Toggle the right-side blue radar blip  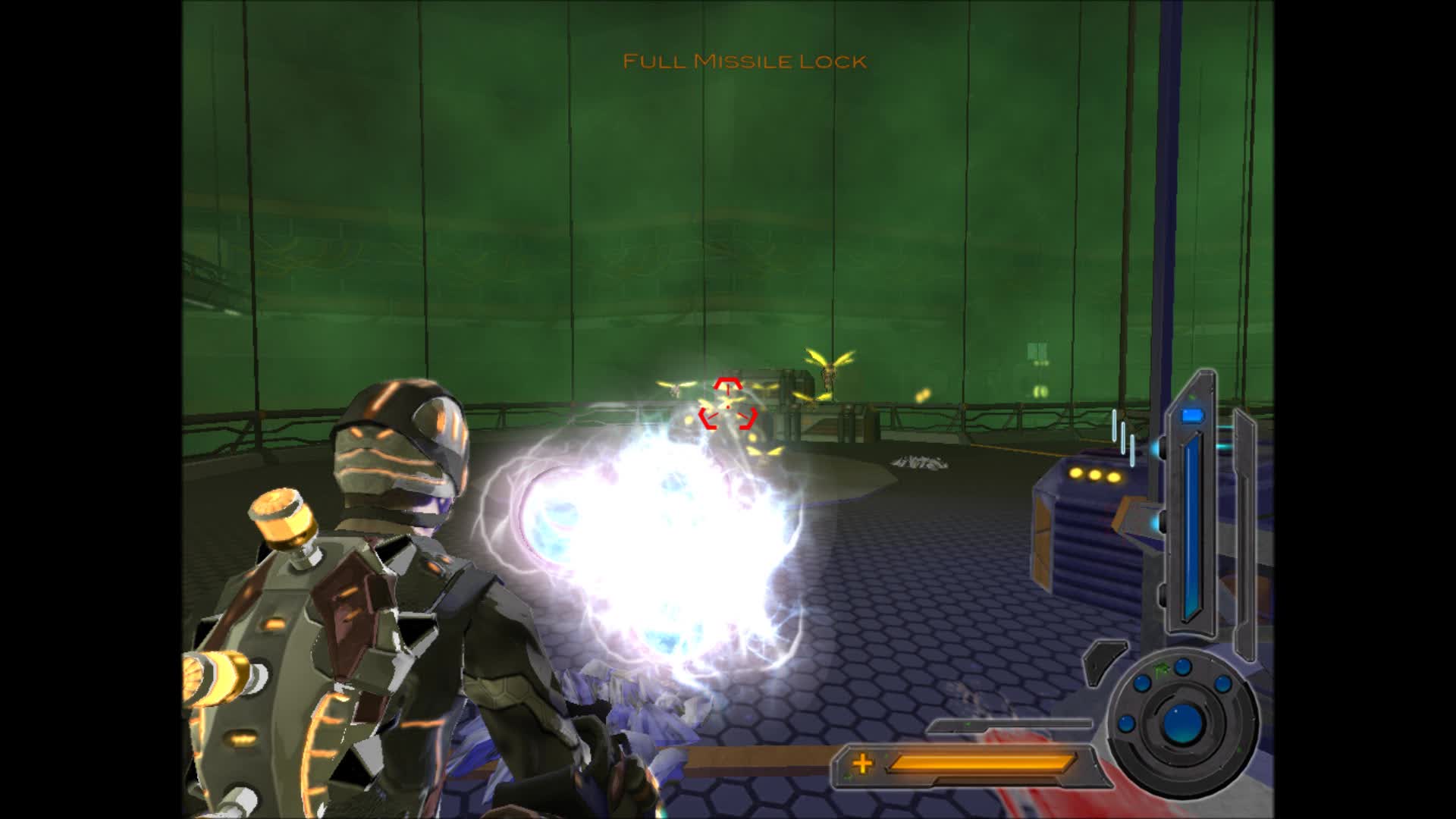(x=1222, y=683)
